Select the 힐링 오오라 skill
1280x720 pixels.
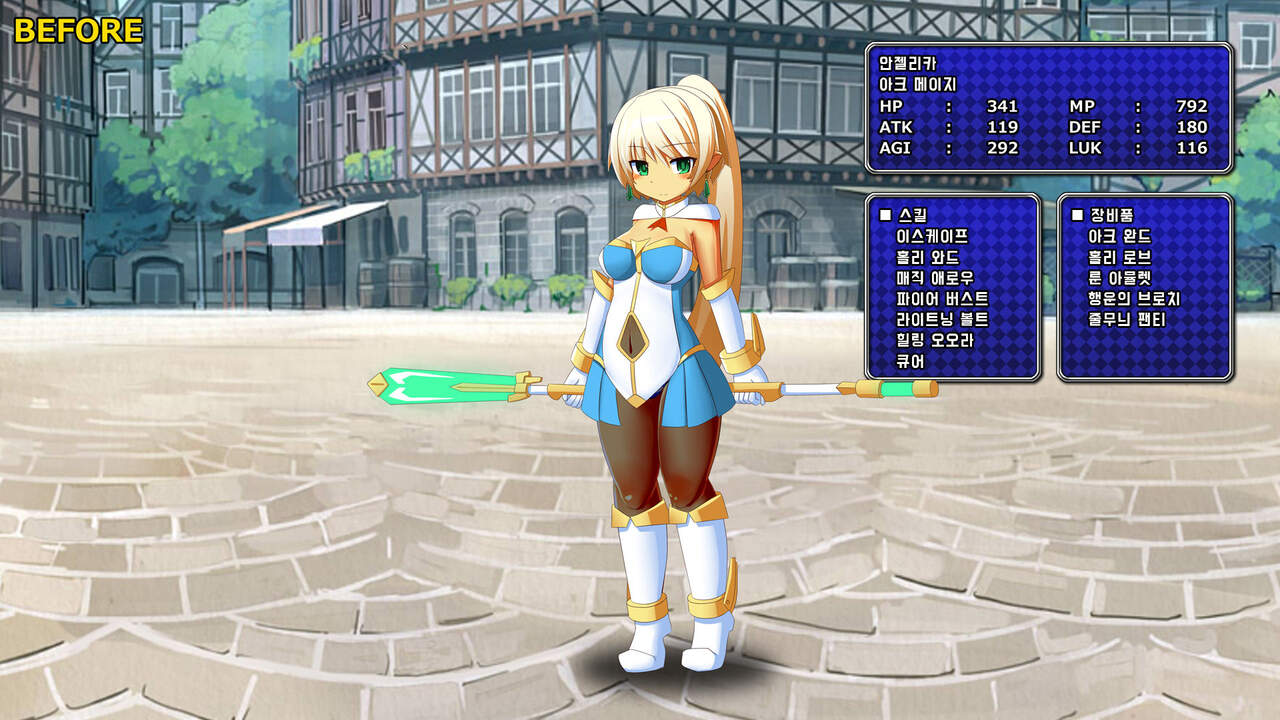(x=935, y=340)
